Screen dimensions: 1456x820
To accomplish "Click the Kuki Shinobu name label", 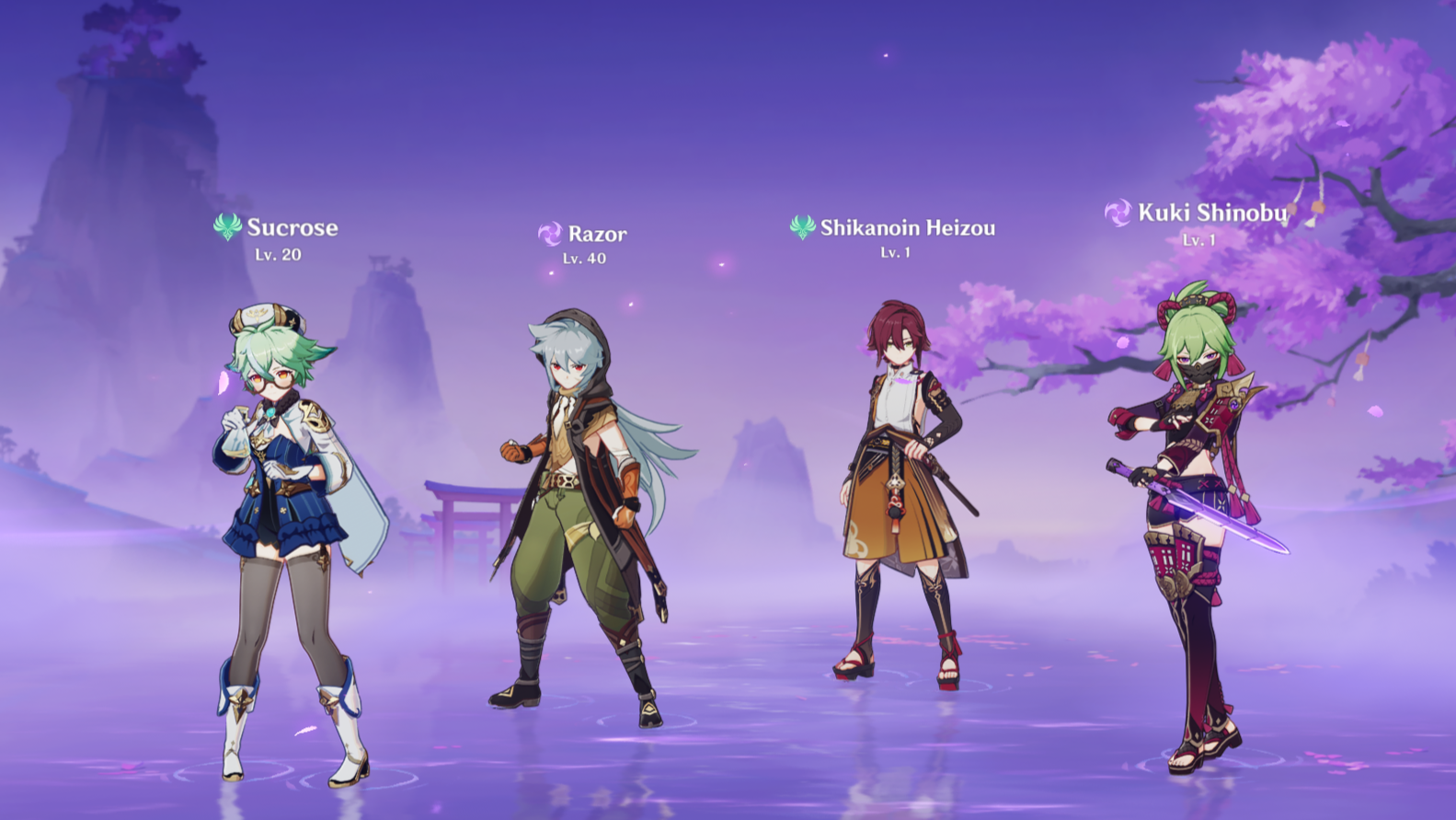I will pyautogui.click(x=1211, y=214).
